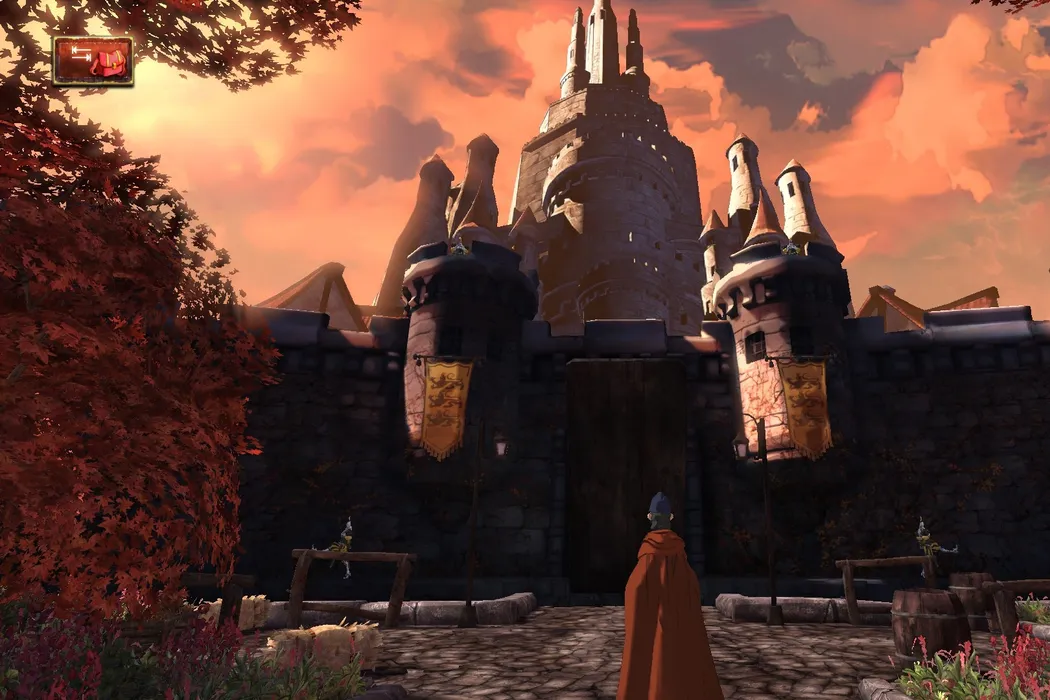
Task: Open the red satchel inventory
Action: coord(93,61)
